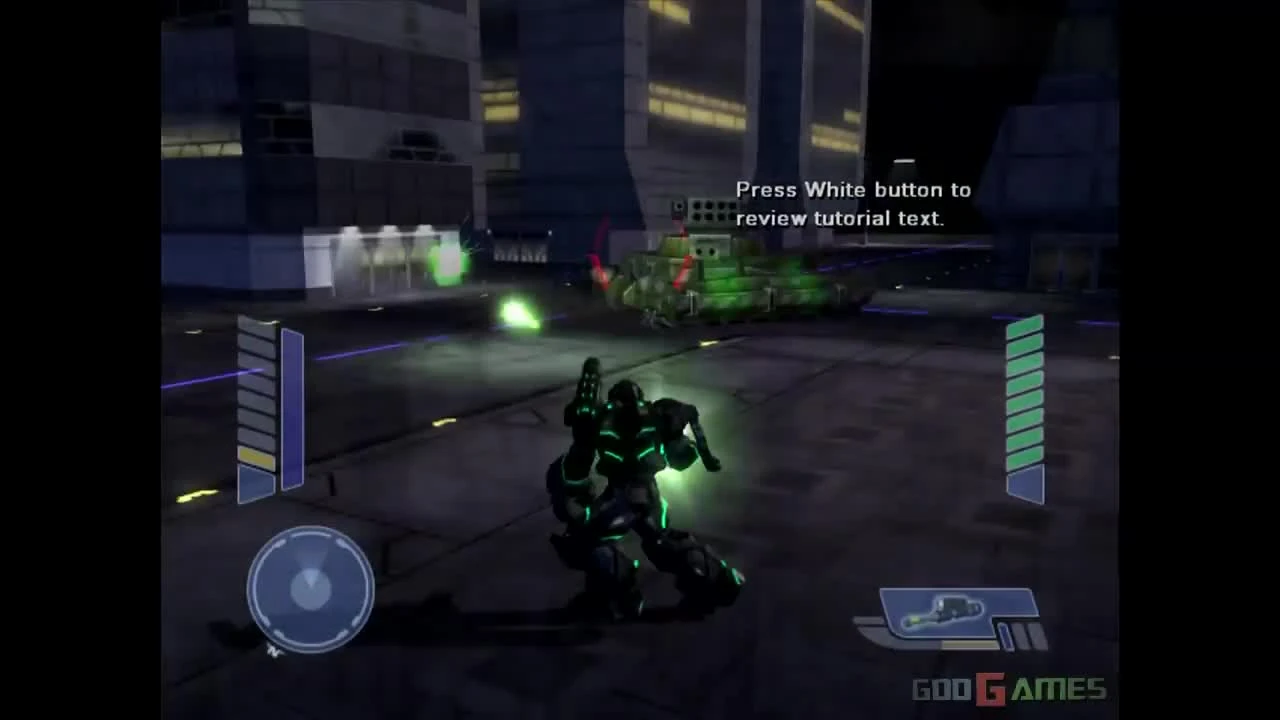Toggle the yellow segment on the left gauge
This screenshot has height=720, width=1280.
pyautogui.click(x=254, y=456)
